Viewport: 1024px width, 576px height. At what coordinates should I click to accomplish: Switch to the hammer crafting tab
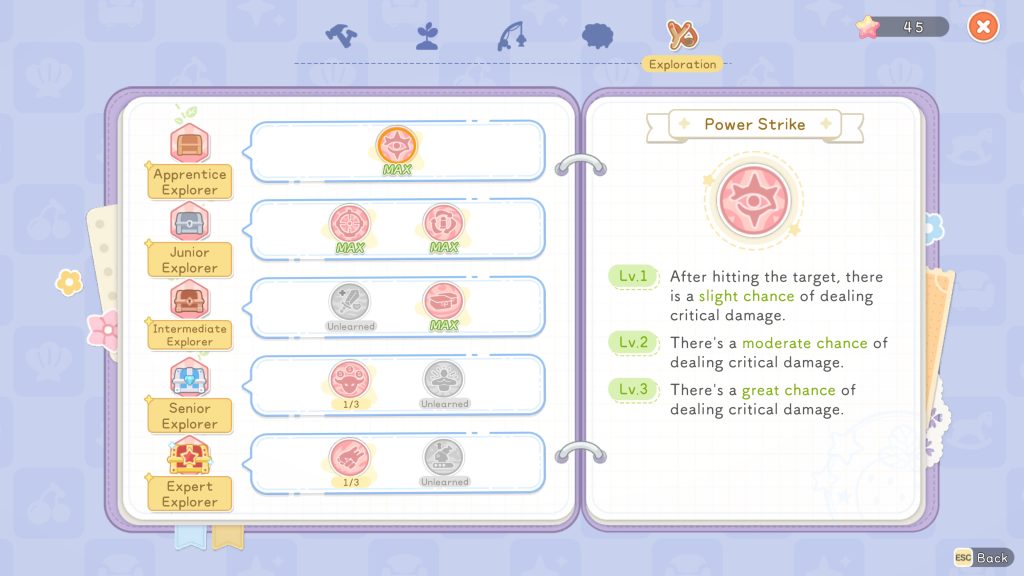click(x=341, y=35)
